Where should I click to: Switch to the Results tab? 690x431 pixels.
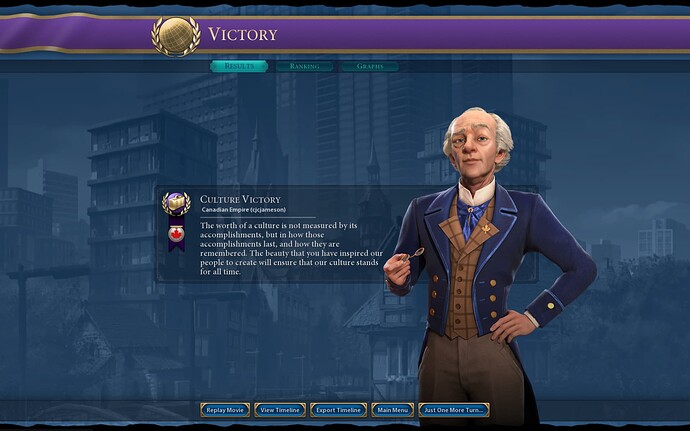[239, 67]
